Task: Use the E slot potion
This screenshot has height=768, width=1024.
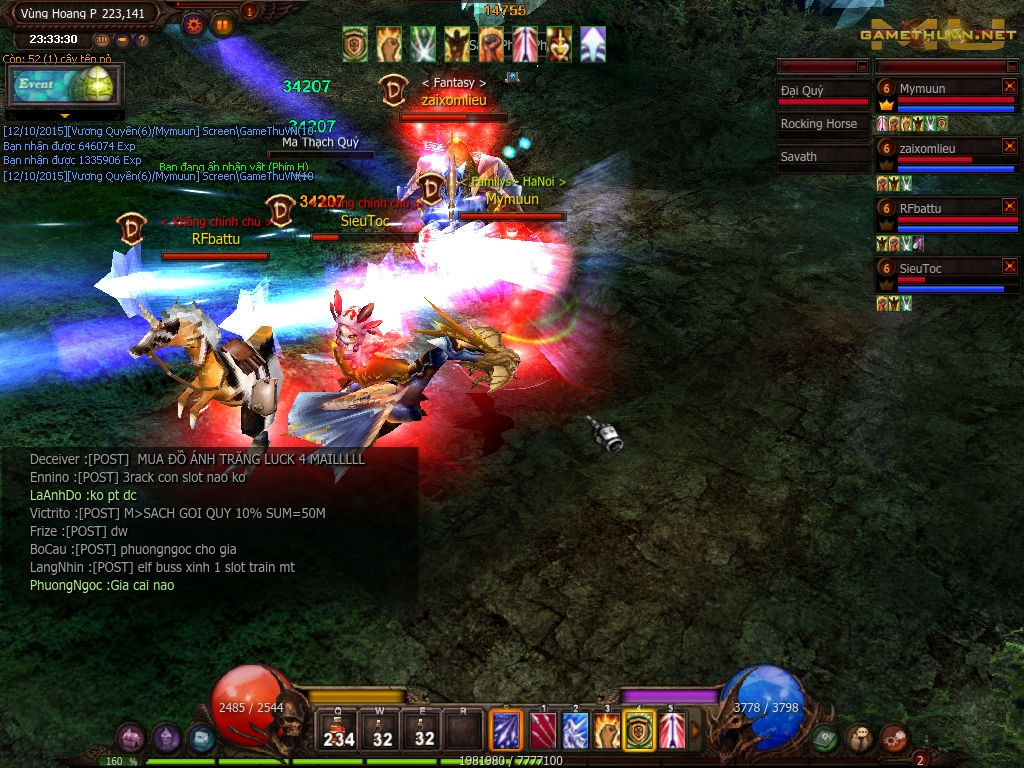Action: pyautogui.click(x=424, y=730)
